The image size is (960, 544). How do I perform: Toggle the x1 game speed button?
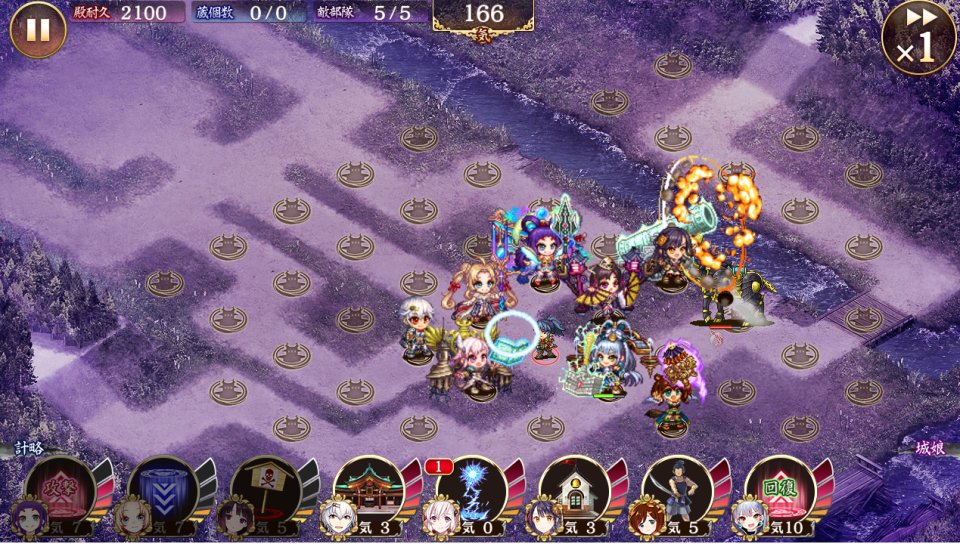pyautogui.click(x=919, y=37)
